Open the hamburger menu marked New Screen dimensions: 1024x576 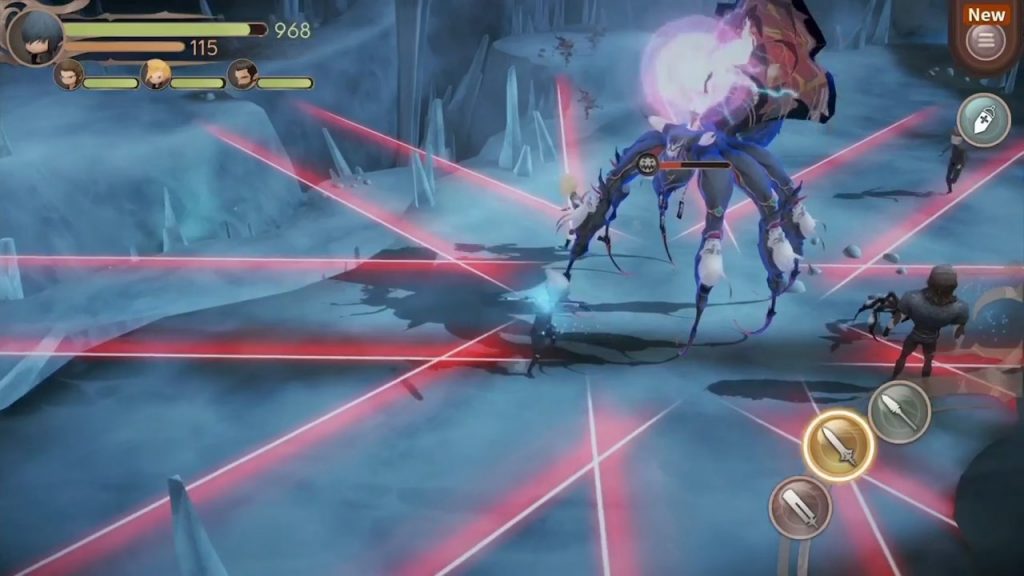(x=985, y=41)
